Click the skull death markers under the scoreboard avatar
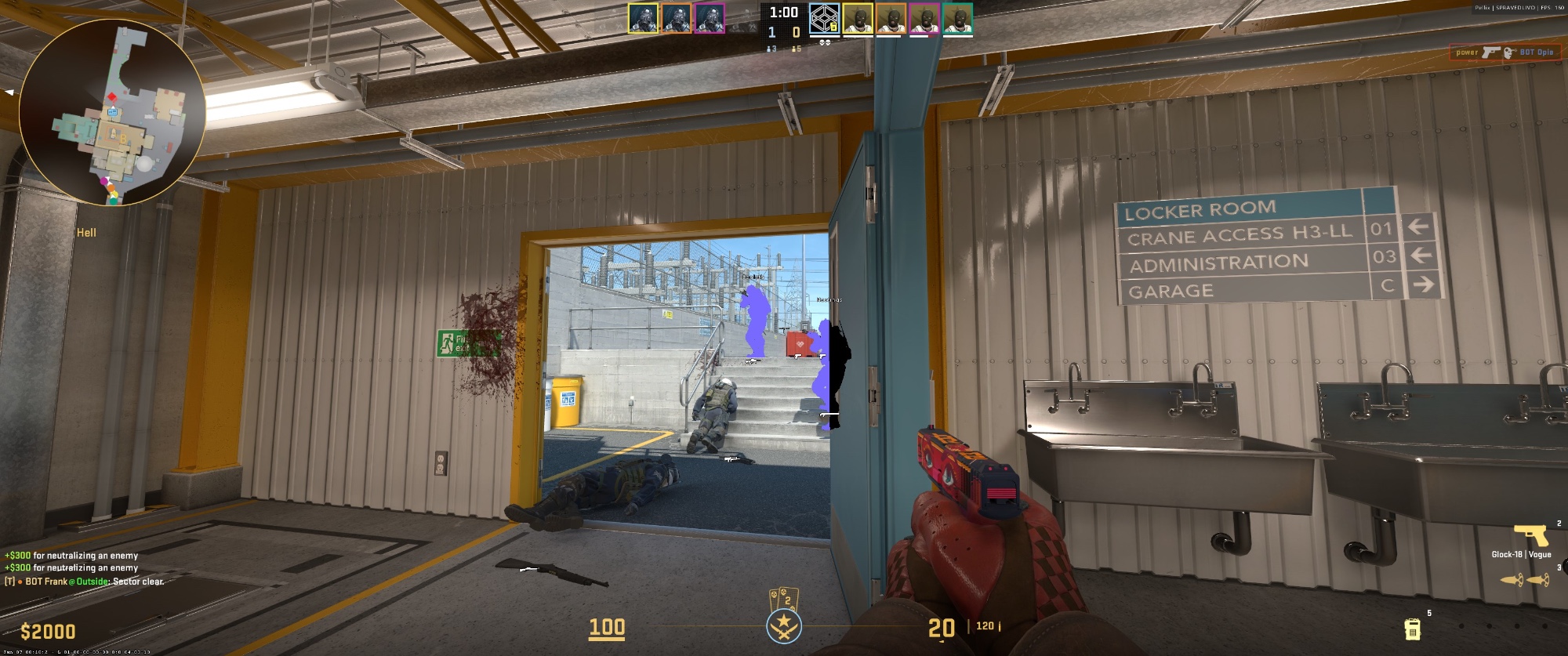 [826, 43]
